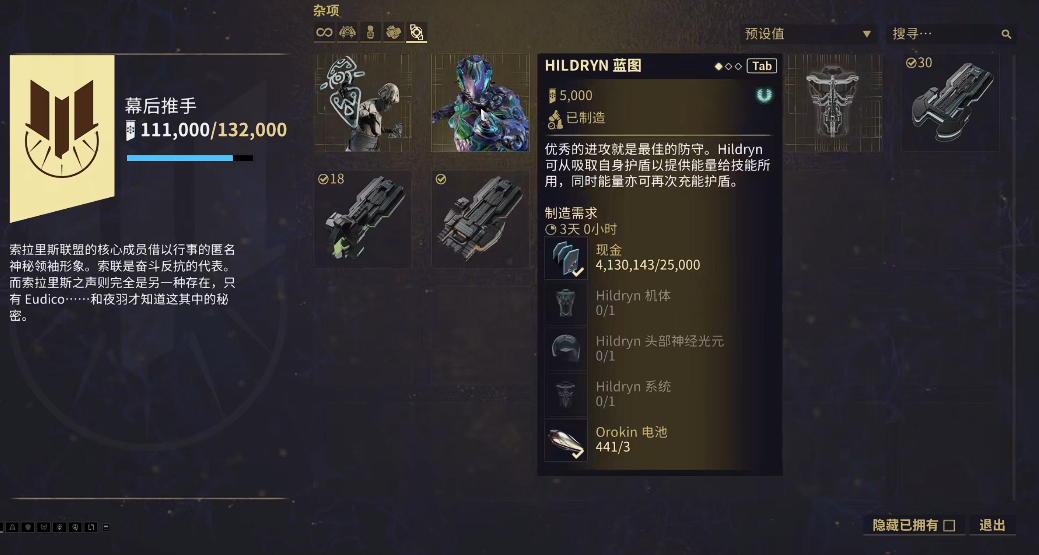Image resolution: width=1039 pixels, height=555 pixels.
Task: Open the 预设值 sort dropdown
Action: point(808,34)
